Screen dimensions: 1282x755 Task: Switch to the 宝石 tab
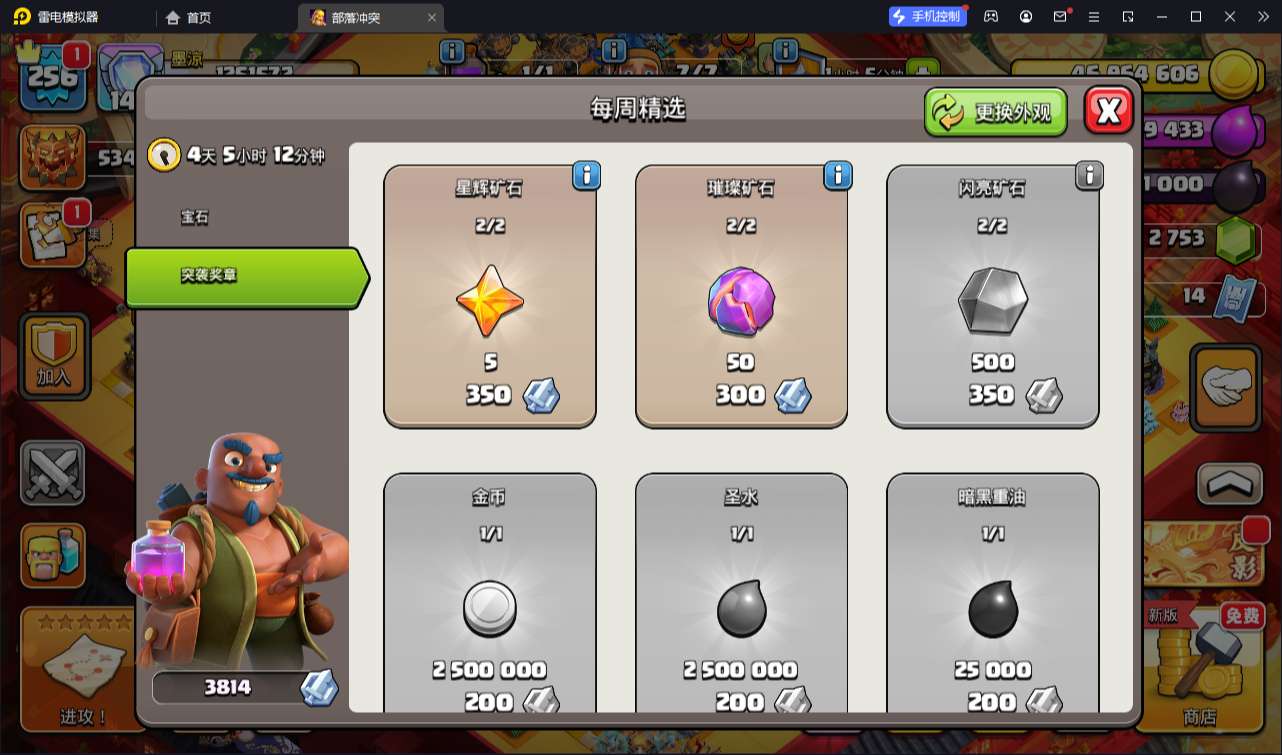click(195, 217)
